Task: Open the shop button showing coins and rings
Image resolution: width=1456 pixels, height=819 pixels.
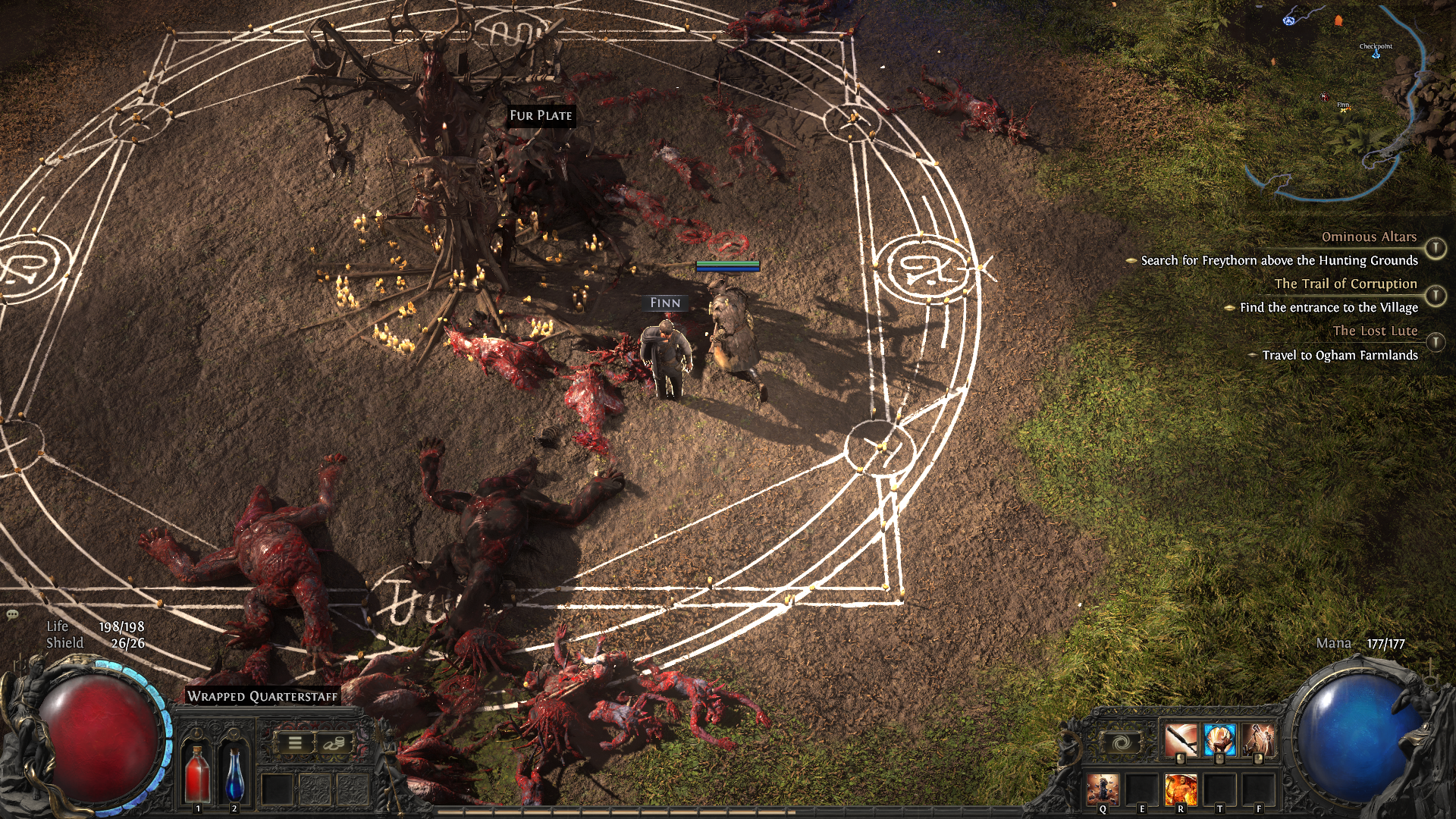Action: [x=334, y=743]
